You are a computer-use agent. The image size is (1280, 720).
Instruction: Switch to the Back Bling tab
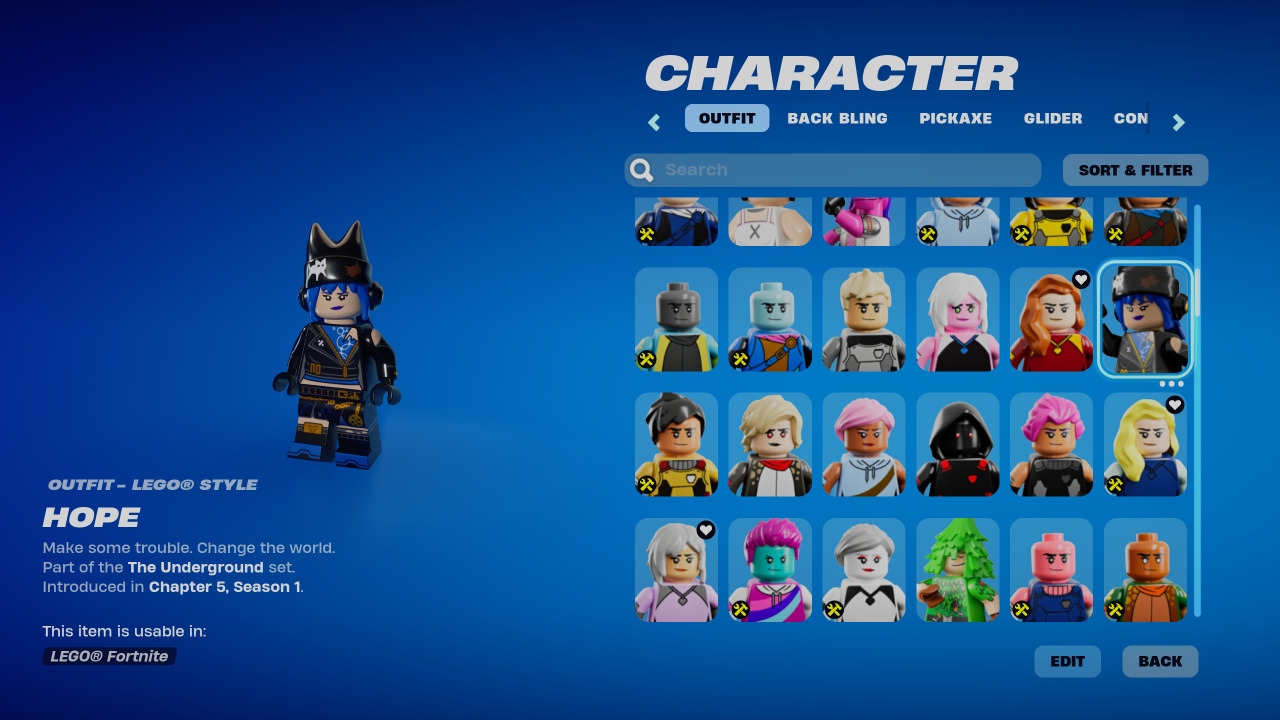[837, 118]
